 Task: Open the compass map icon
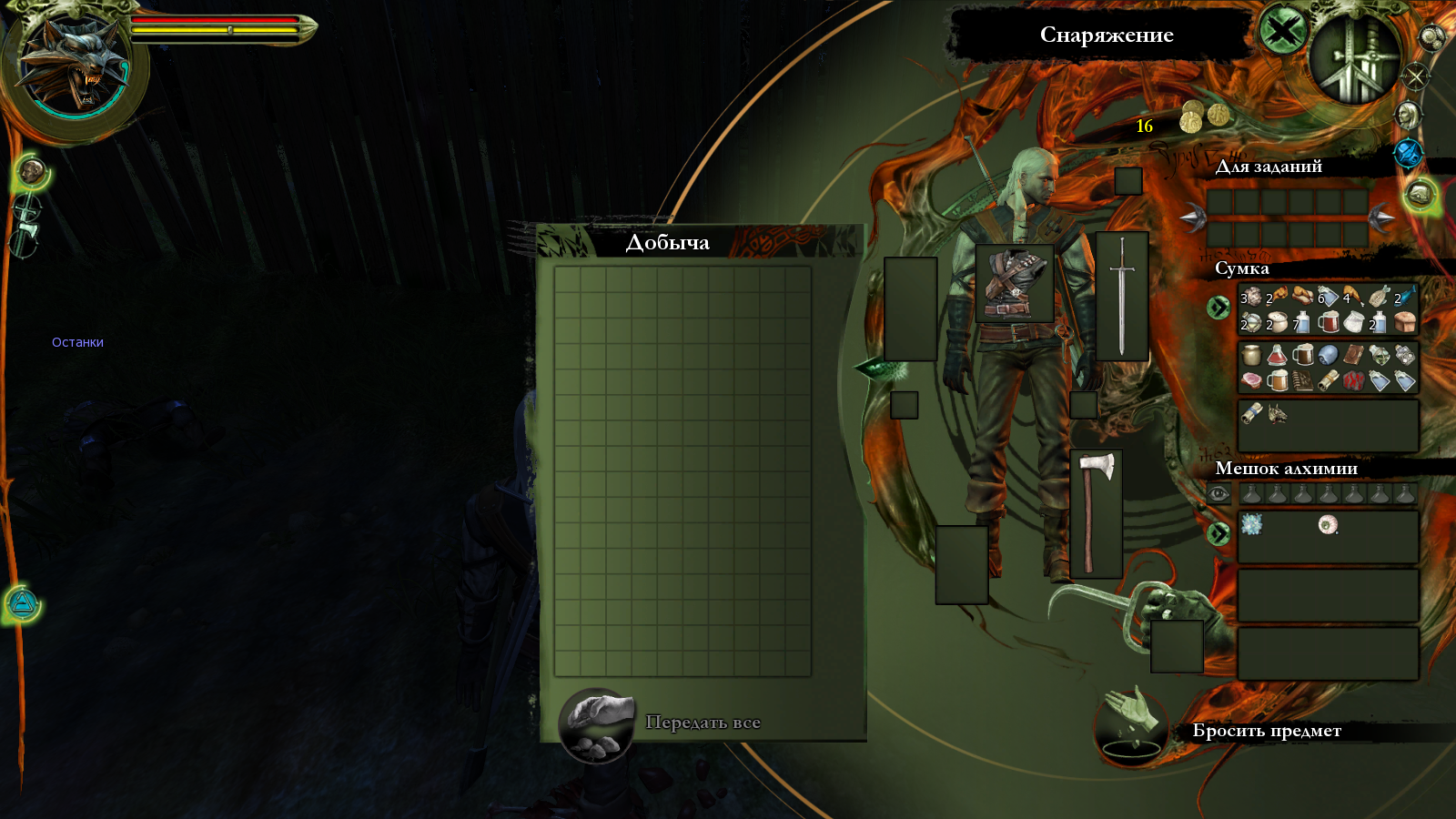pyautogui.click(x=1415, y=76)
